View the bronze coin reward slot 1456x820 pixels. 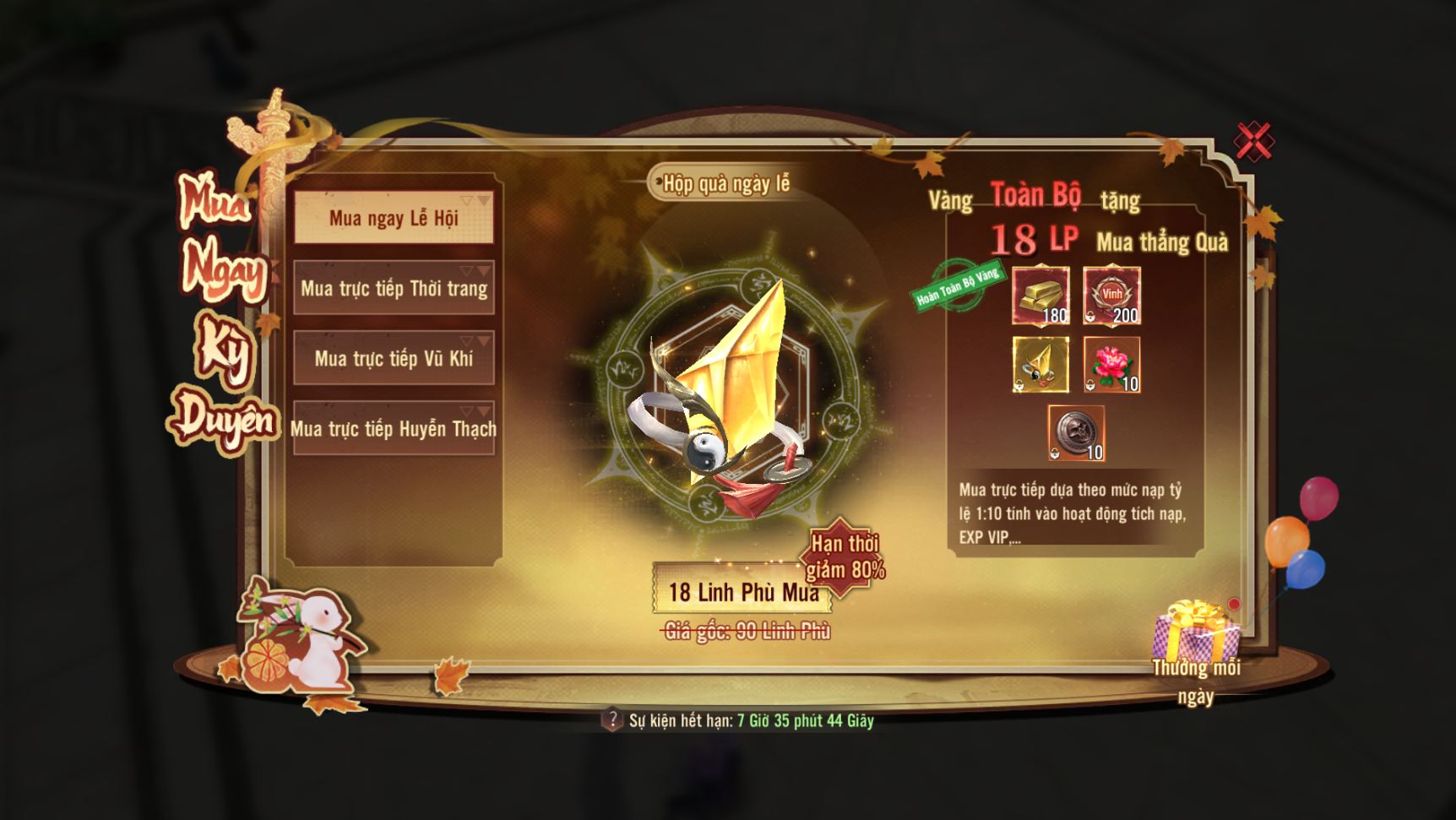[x=1077, y=433]
